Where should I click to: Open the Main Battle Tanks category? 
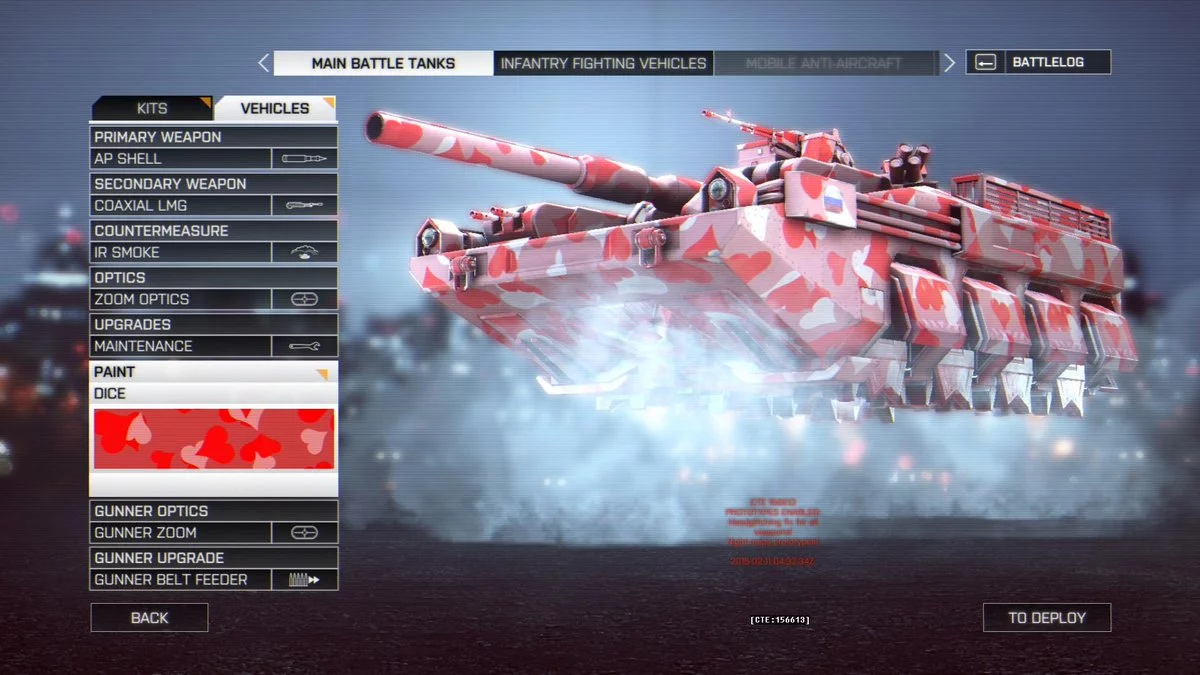point(383,63)
